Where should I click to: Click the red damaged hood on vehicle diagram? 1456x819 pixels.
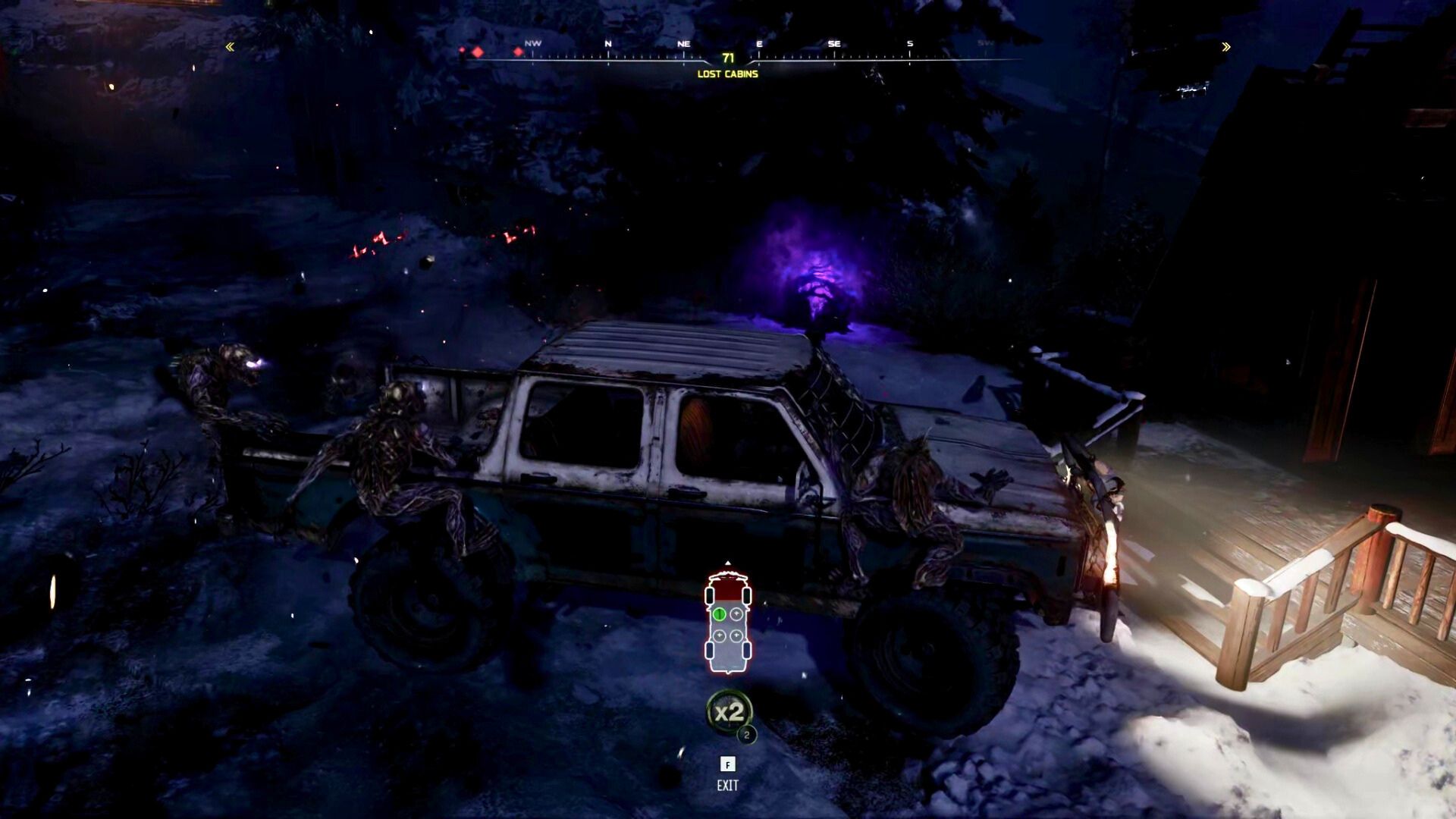[727, 589]
